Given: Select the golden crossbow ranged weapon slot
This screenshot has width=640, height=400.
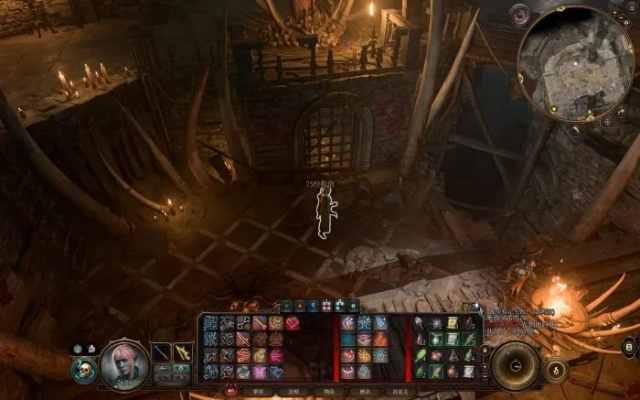Looking at the screenshot, I should pos(184,353).
